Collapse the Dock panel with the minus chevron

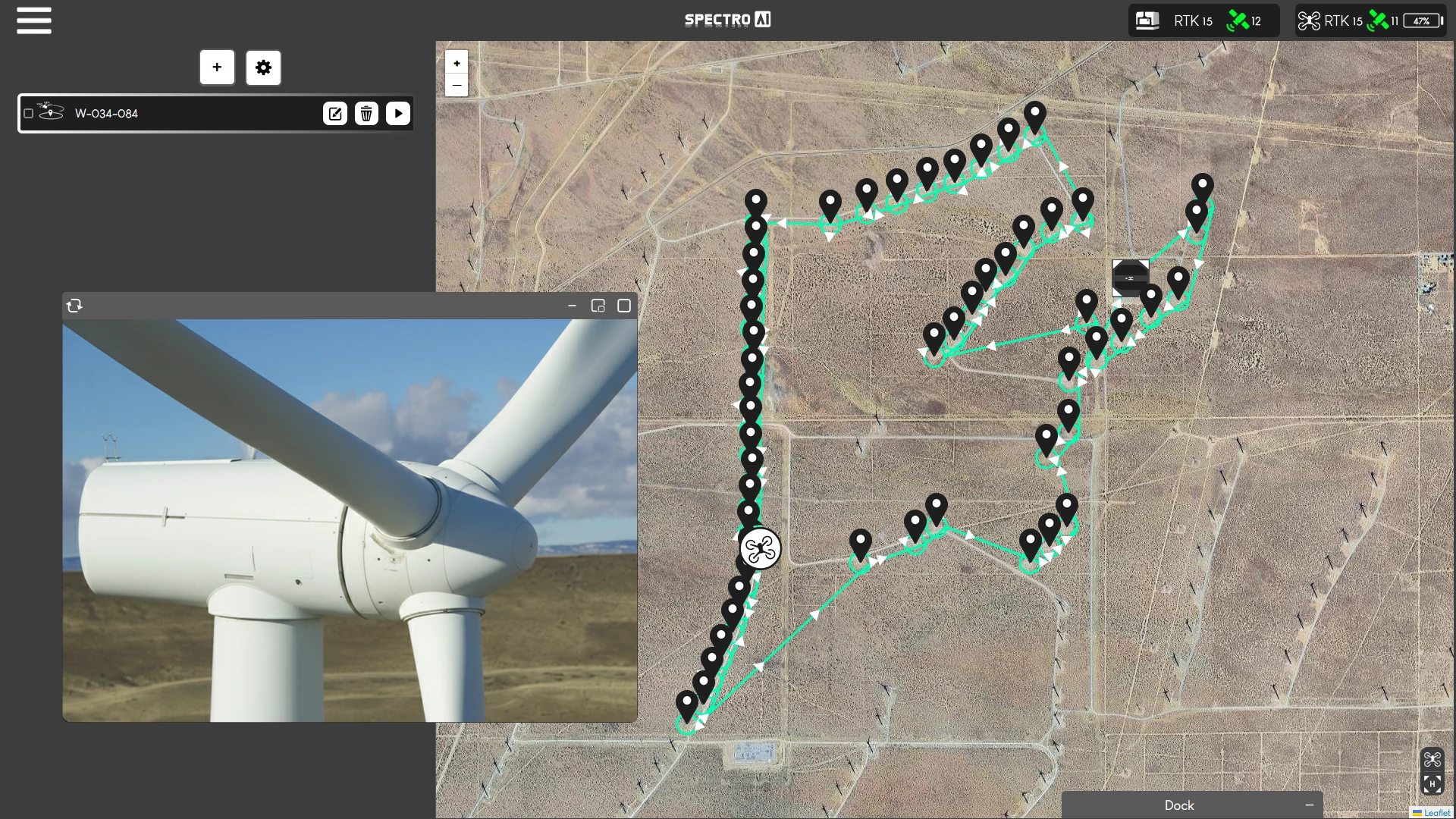point(1308,805)
